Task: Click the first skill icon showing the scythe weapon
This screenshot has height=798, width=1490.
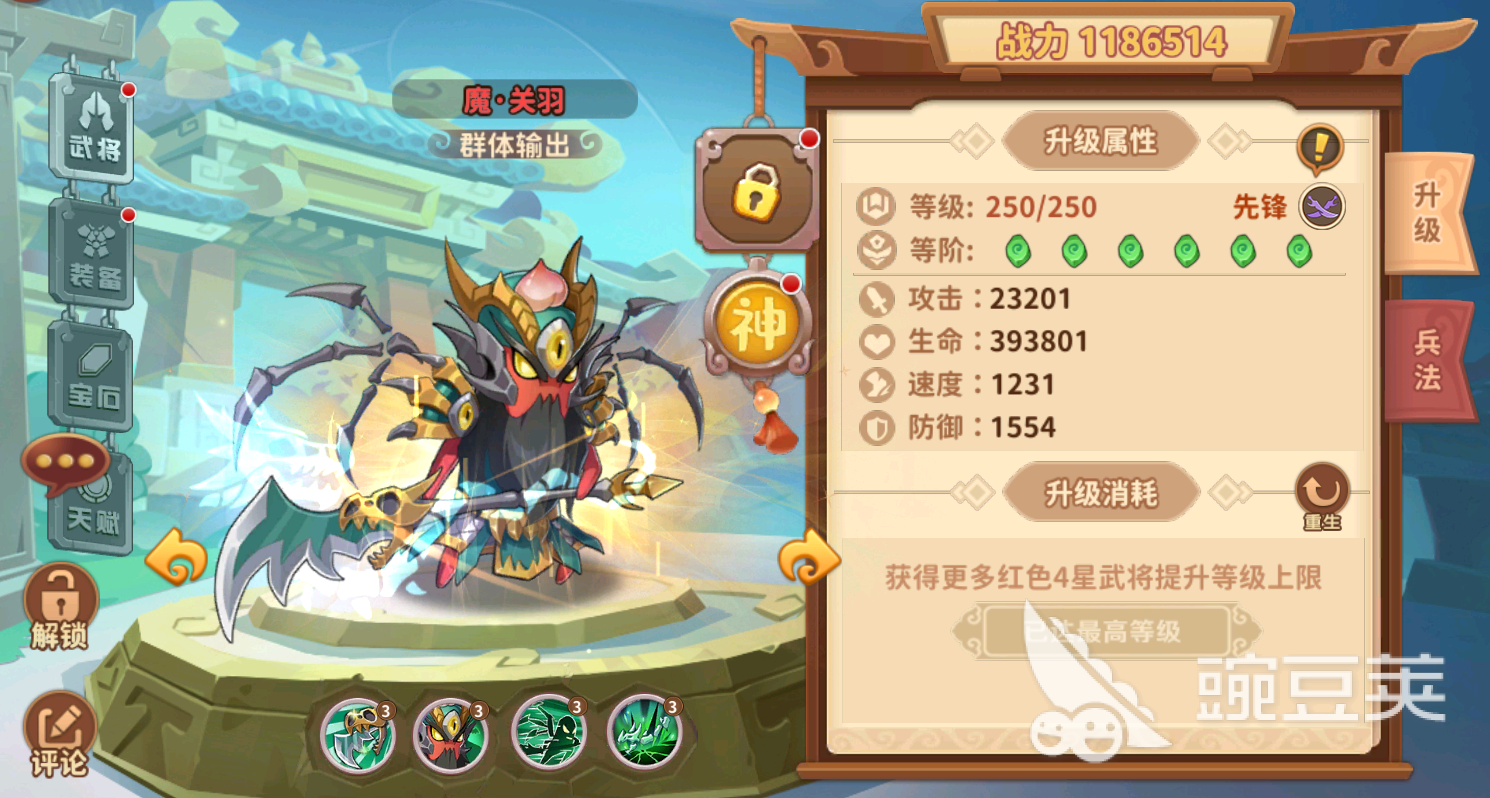Action: tap(360, 735)
